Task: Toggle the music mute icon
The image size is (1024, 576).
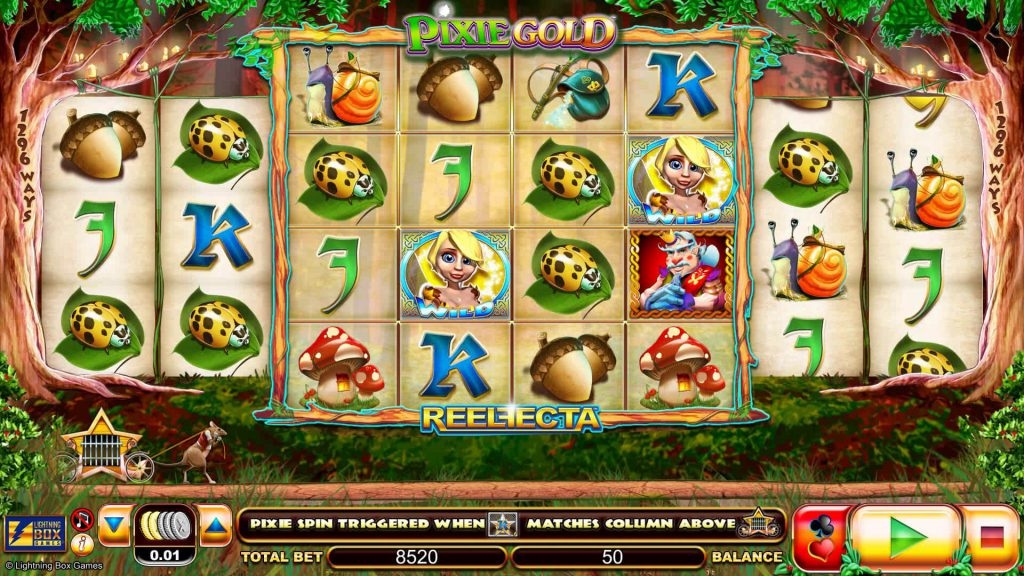Action: (83, 518)
